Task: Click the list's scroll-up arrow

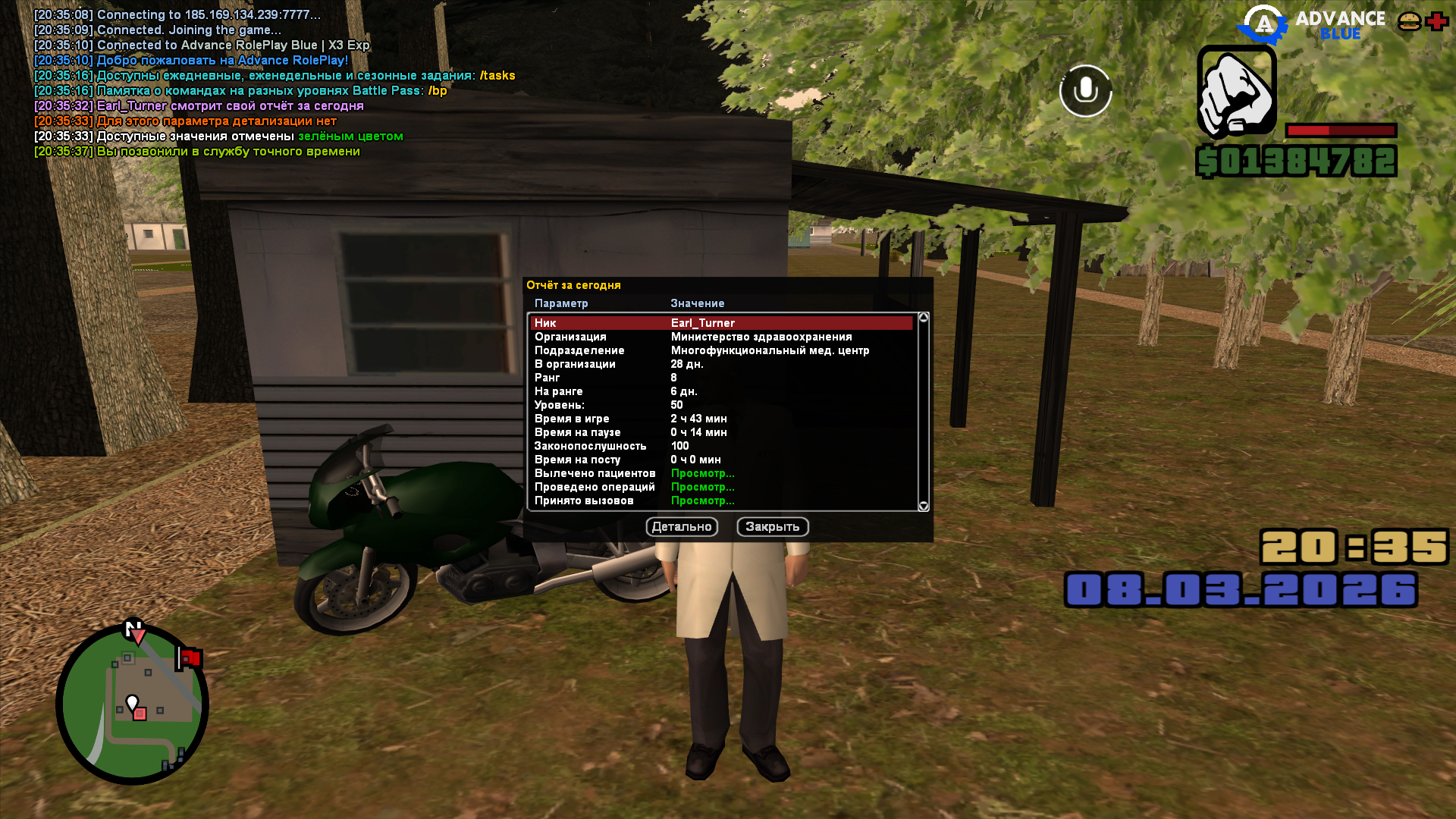Action: tap(924, 318)
